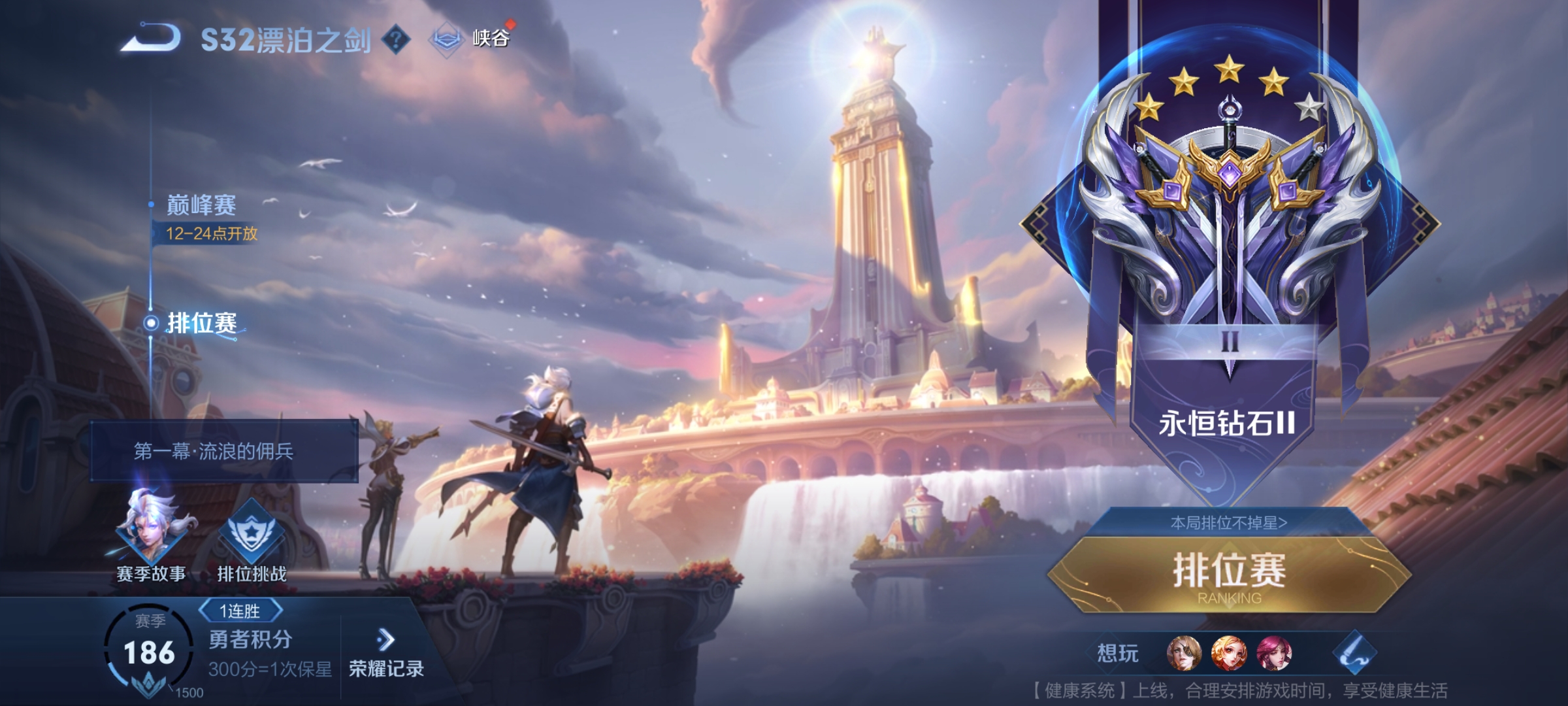1568x706 pixels.
Task: Click the back arrow button
Action: [152, 38]
